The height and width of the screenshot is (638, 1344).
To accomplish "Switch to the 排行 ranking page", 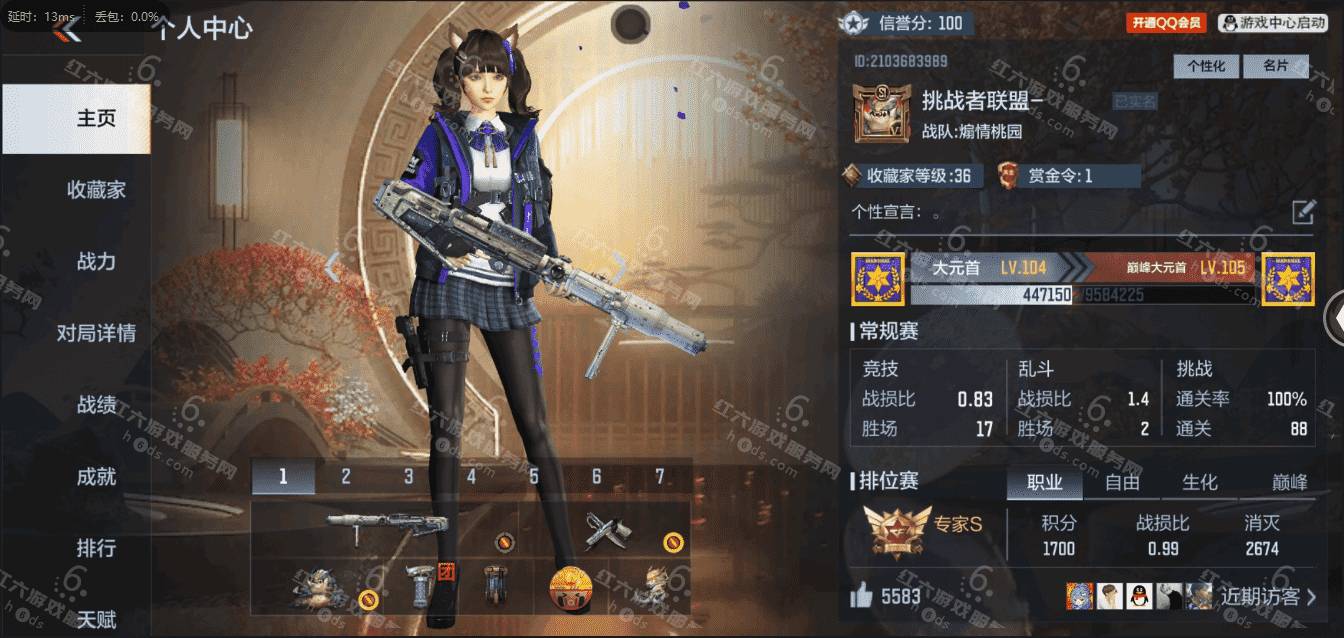I will 96,548.
